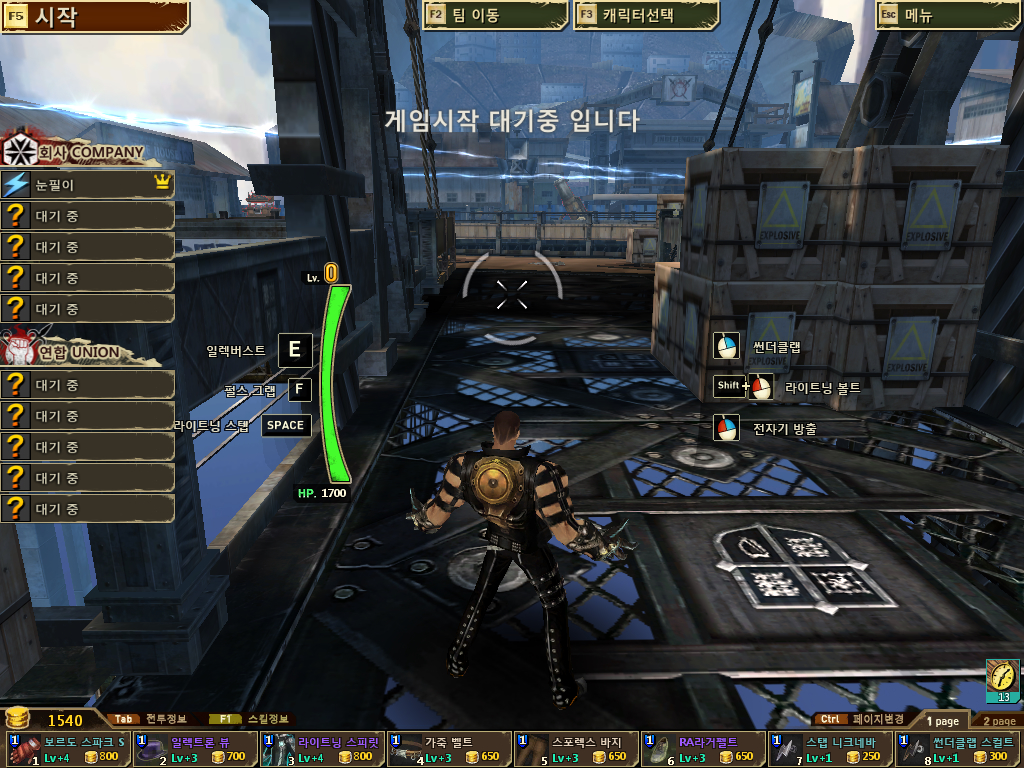Buy the 보르도 스파크 S gloves item
The width and height of the screenshot is (1024, 768).
[68, 749]
